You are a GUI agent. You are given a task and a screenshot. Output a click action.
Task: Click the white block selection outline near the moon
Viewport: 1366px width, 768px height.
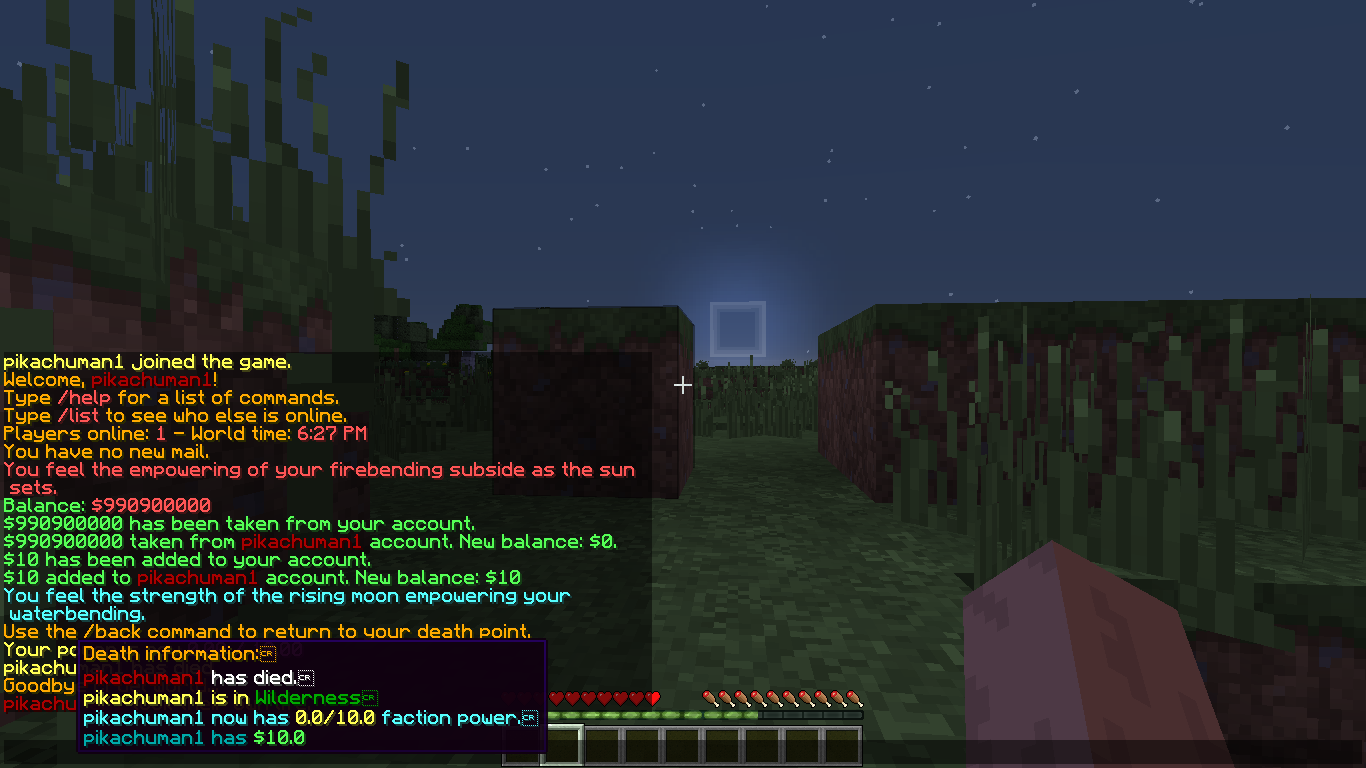738,326
